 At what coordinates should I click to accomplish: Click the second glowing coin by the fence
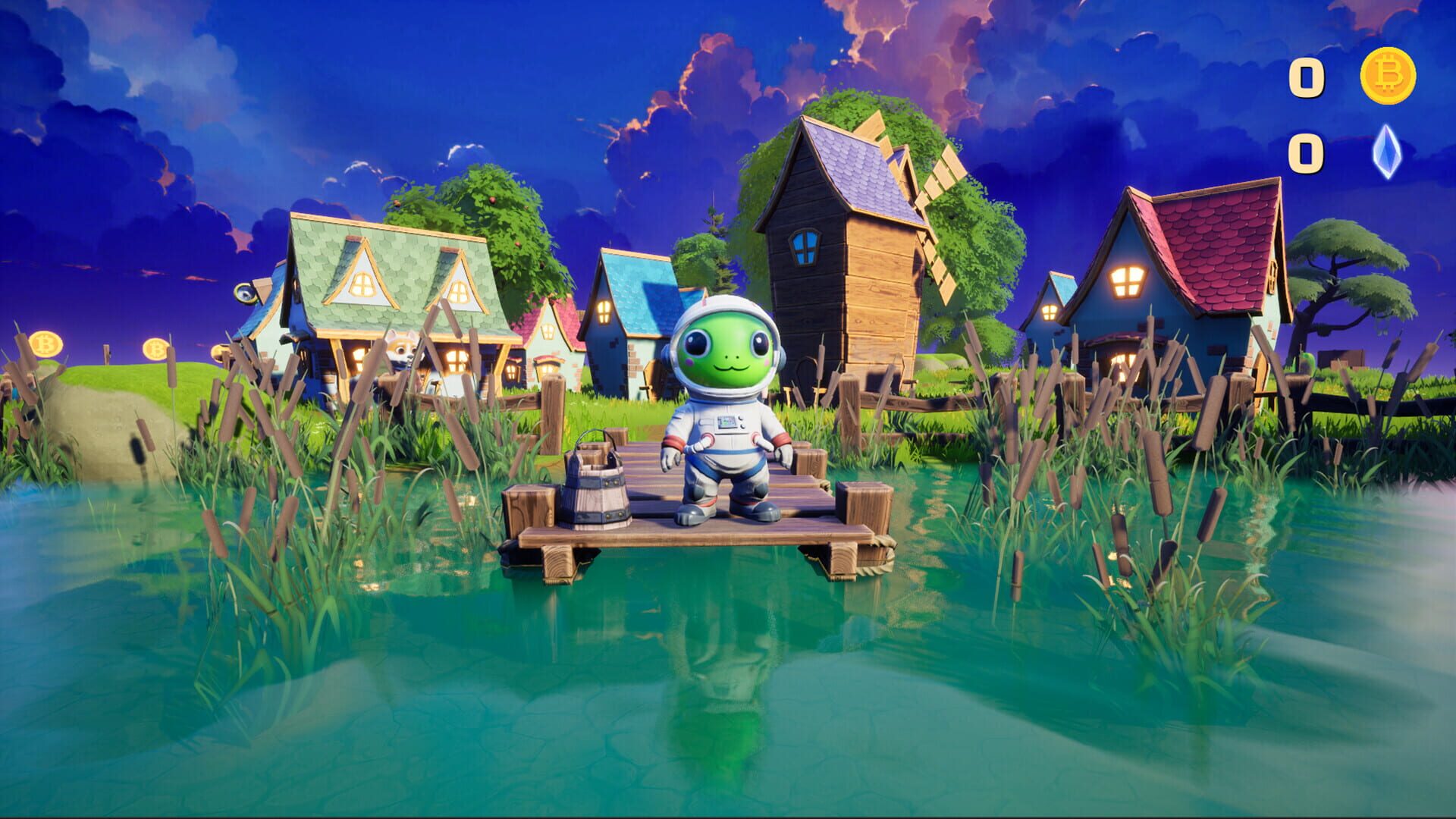coord(155,350)
